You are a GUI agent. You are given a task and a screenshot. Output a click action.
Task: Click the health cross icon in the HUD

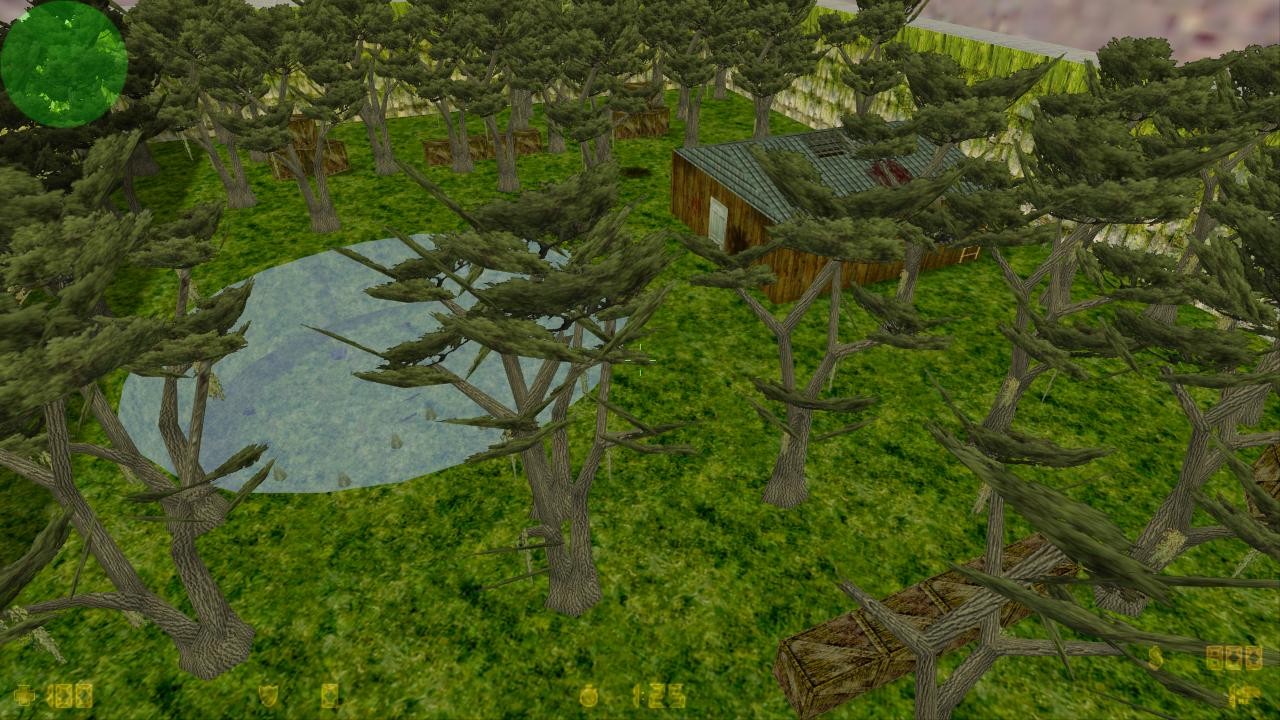pyautogui.click(x=25, y=694)
